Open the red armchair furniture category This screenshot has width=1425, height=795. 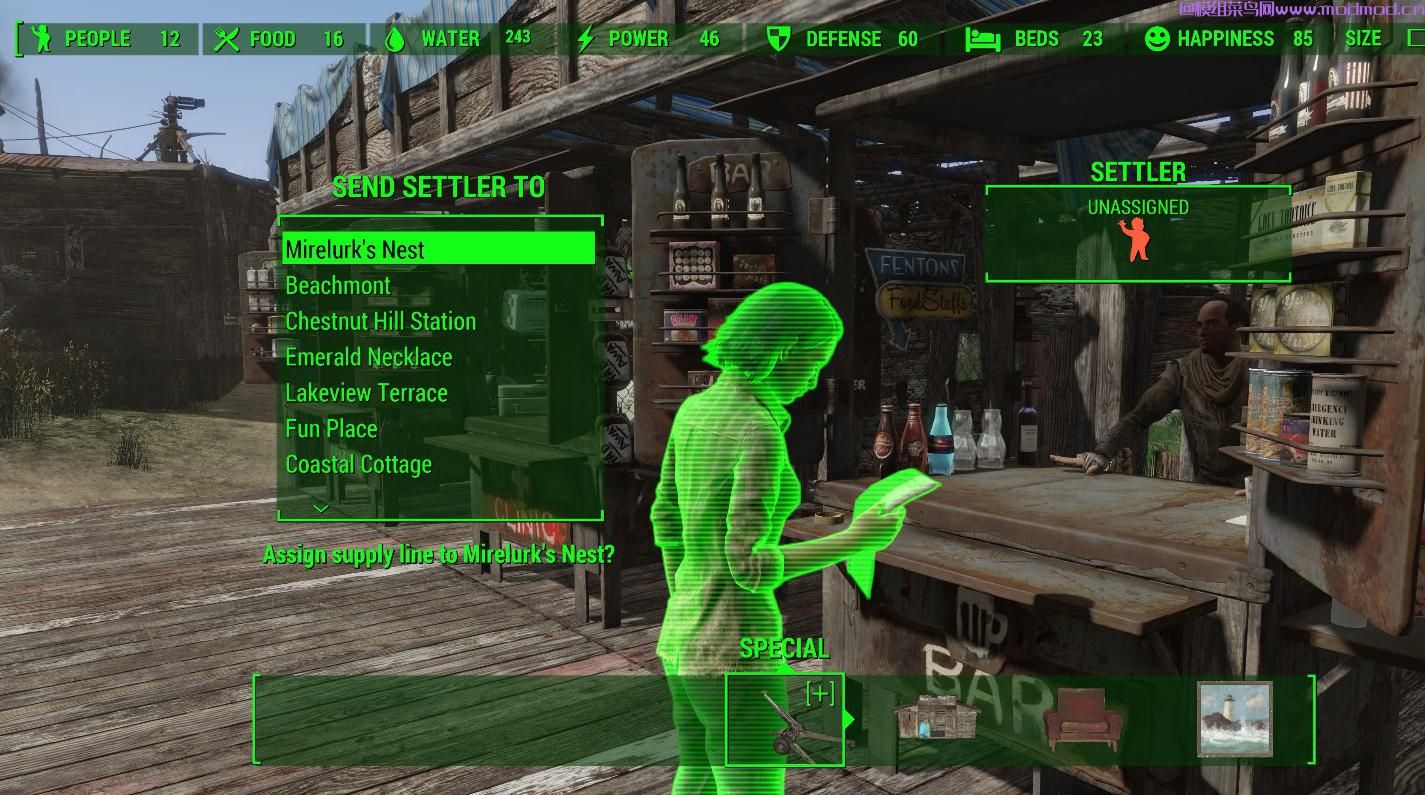point(1081,719)
